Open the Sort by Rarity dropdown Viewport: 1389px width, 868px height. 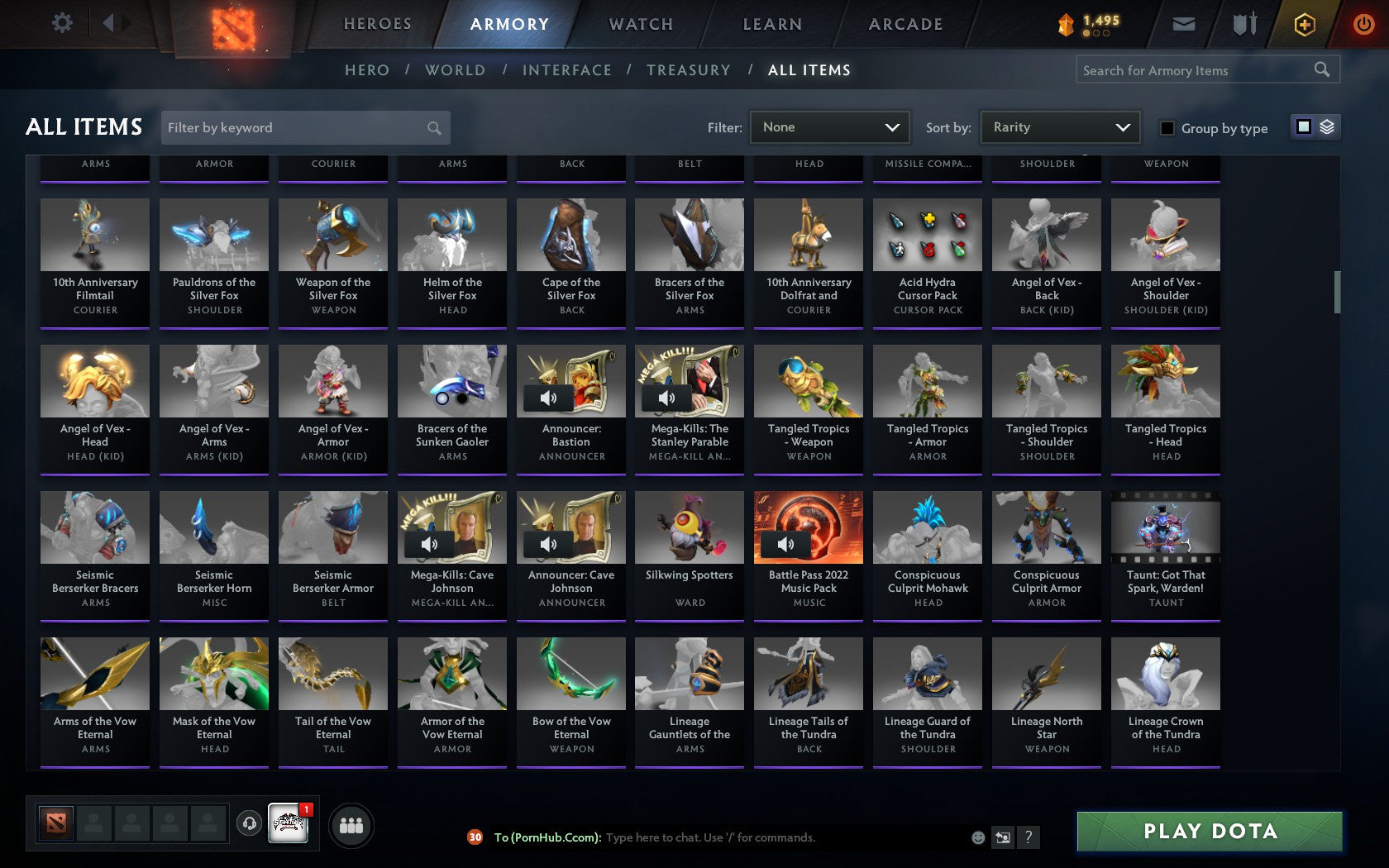pyautogui.click(x=1059, y=127)
